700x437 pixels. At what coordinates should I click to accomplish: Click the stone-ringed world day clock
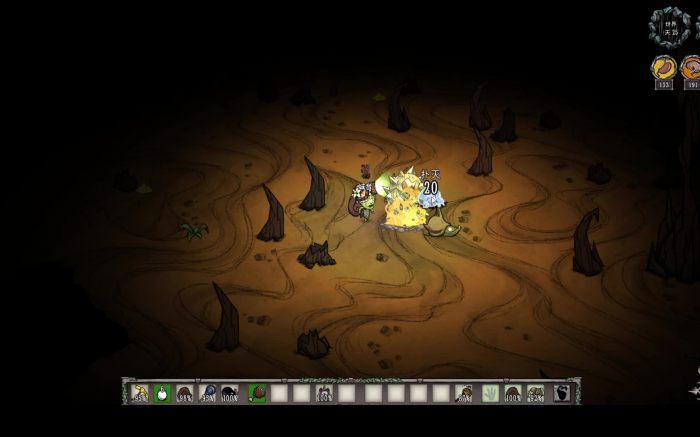coord(667,25)
